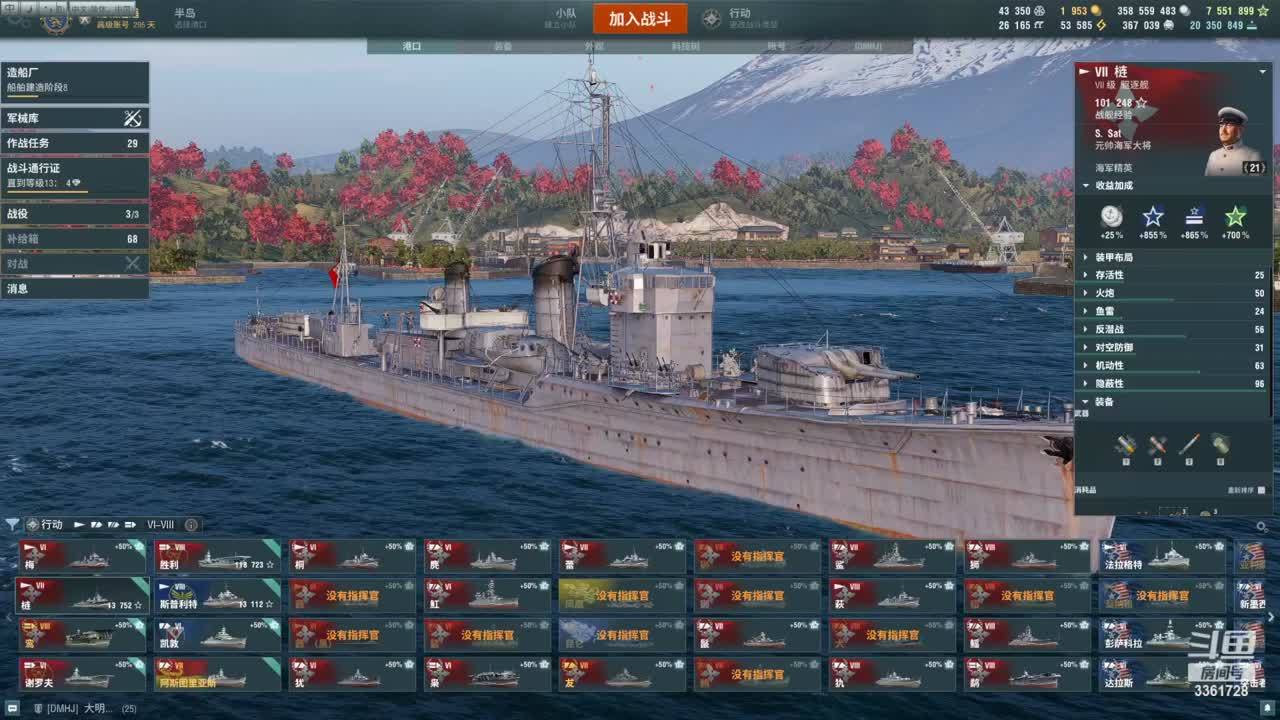Open the ship carousel filter funnel
Viewport: 1280px width, 720px height.
pos(12,524)
